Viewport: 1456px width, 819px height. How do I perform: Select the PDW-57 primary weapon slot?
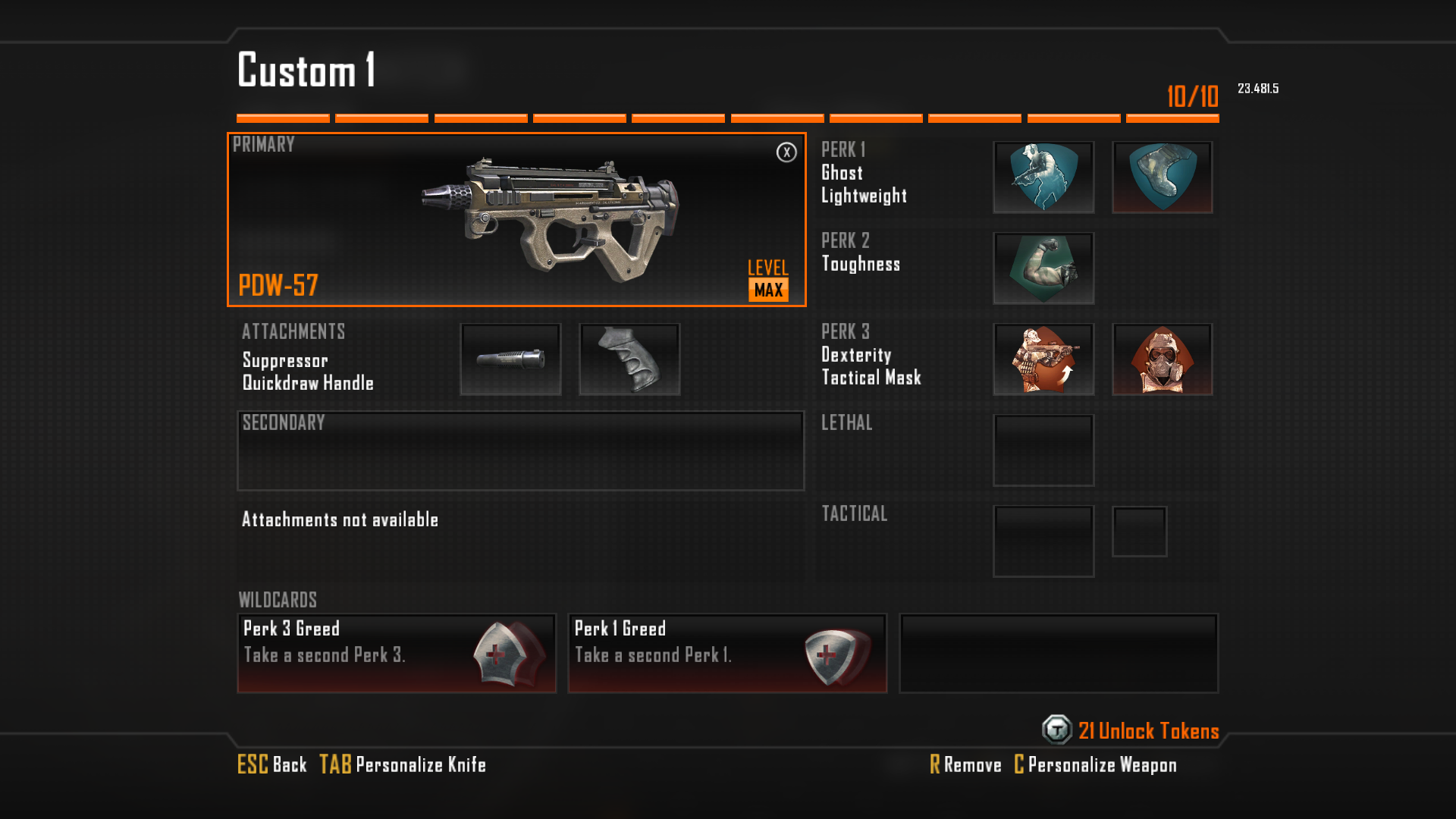(516, 220)
